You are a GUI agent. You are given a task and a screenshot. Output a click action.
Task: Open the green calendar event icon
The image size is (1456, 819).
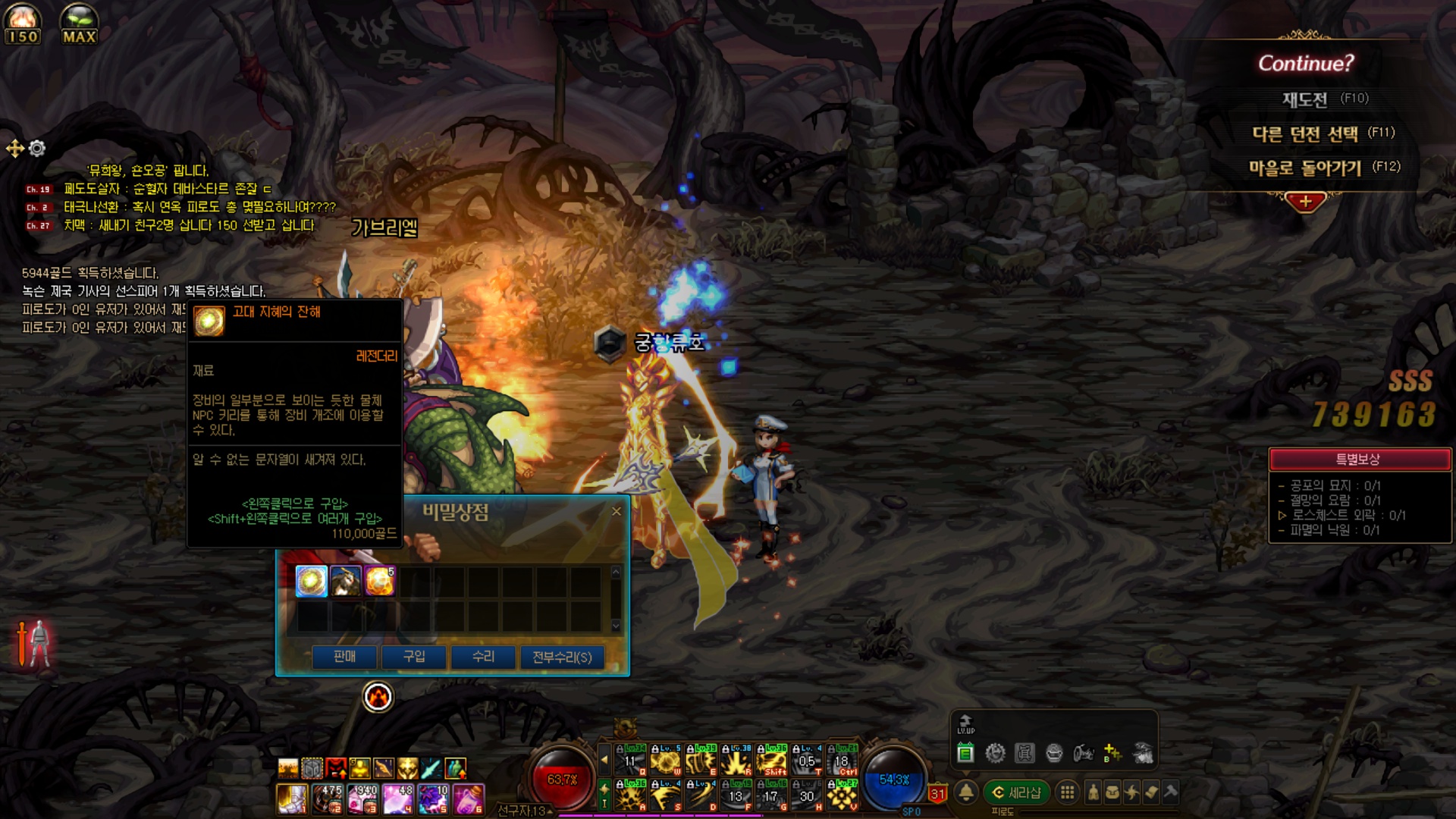coord(965,753)
